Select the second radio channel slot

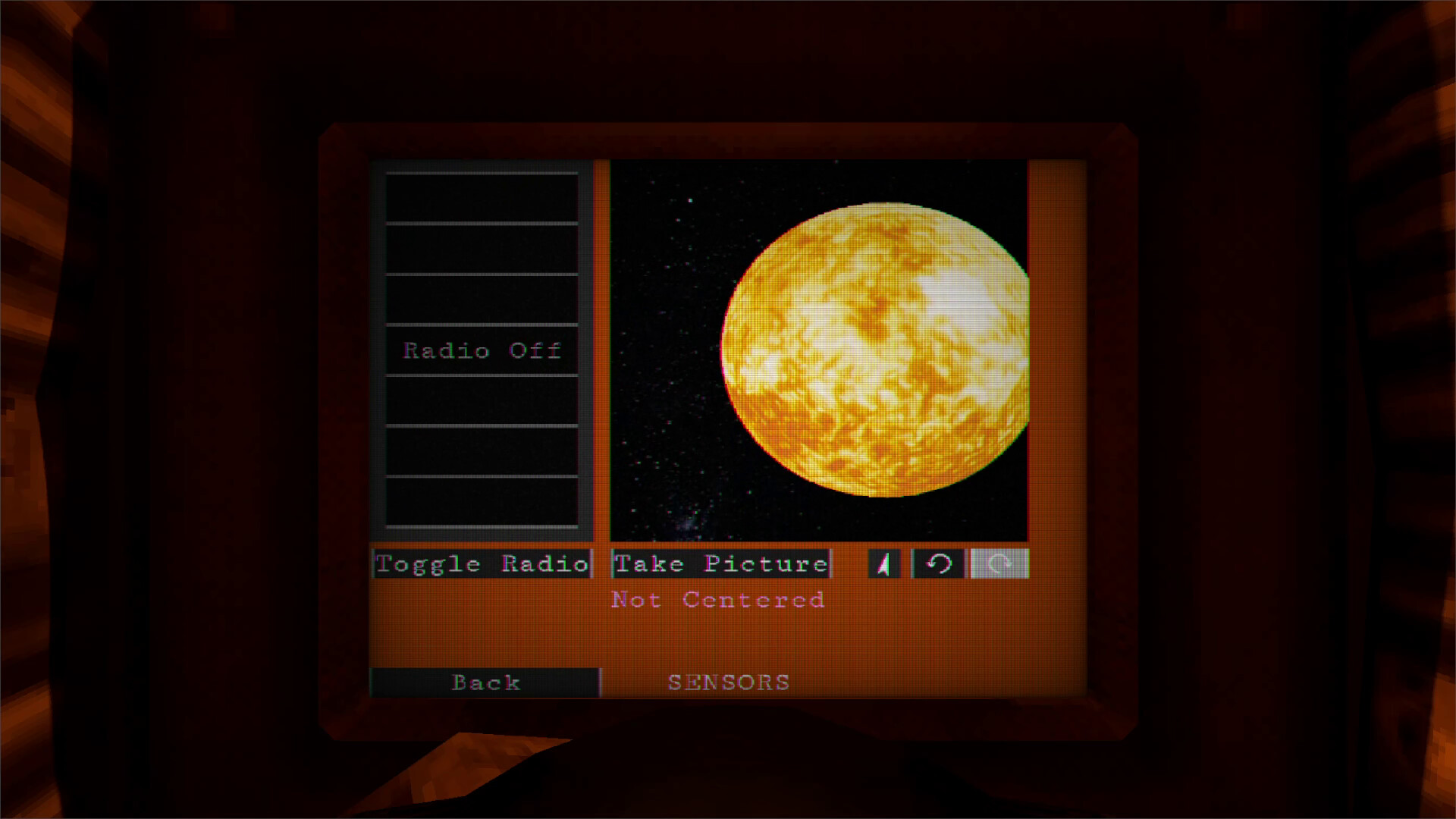(x=482, y=248)
